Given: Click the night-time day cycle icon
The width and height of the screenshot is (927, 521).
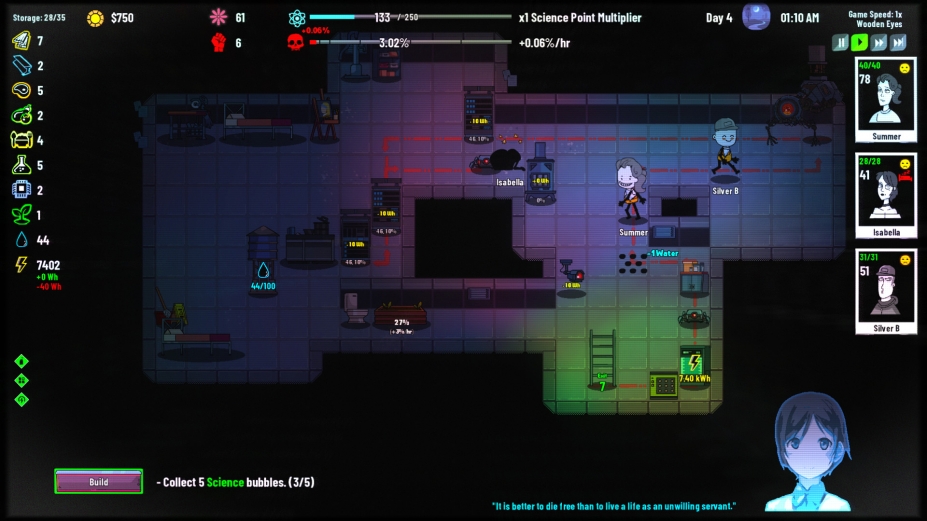Looking at the screenshot, I should click(756, 17).
